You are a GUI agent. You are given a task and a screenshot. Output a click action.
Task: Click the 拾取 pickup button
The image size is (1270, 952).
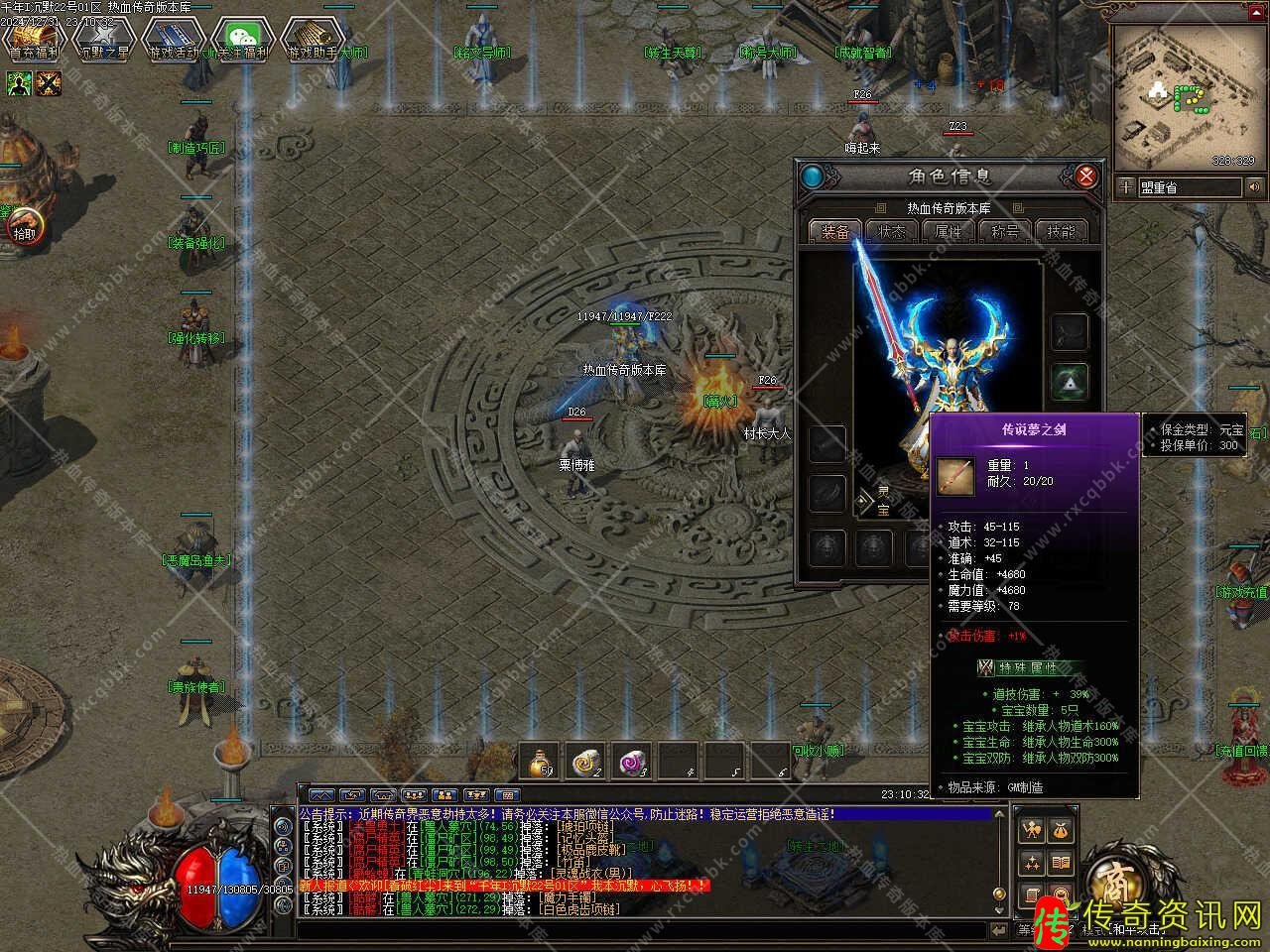coord(22,232)
